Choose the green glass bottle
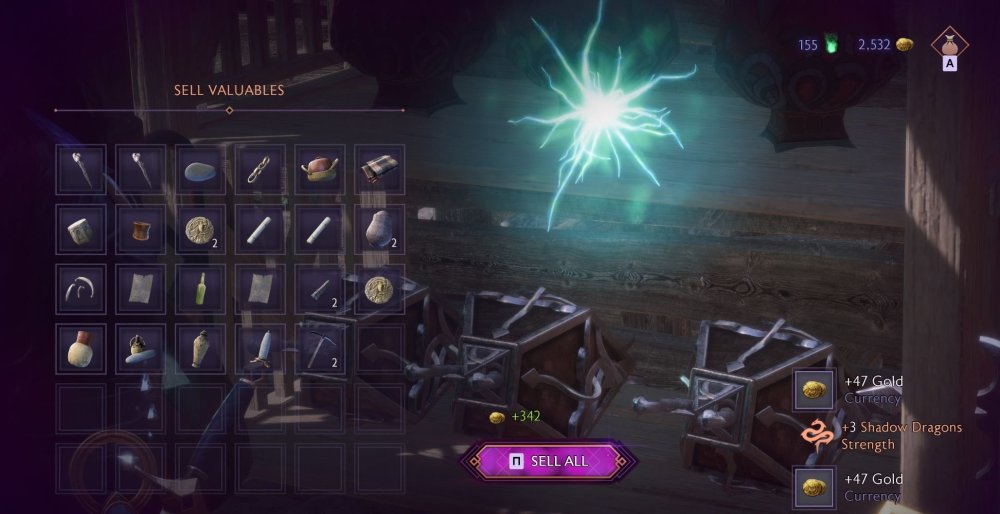This screenshot has width=1000, height=514. tap(200, 289)
